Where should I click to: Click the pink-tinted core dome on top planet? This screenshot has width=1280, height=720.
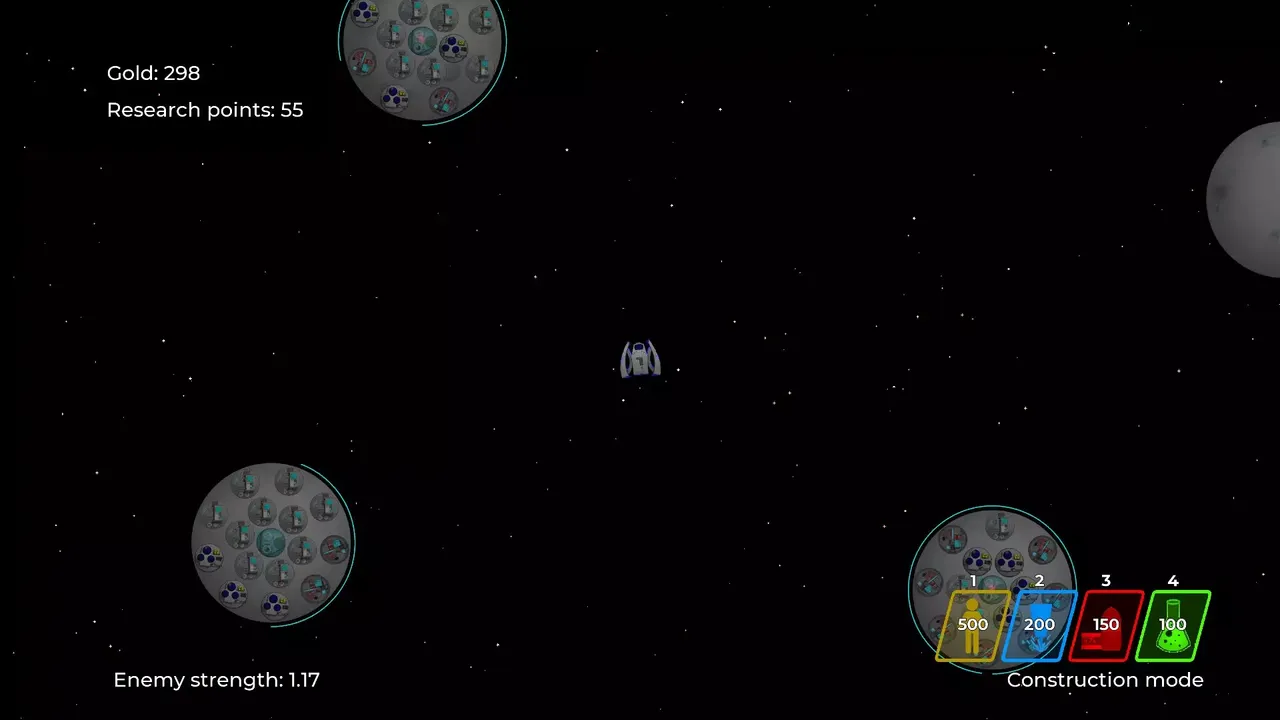[421, 38]
